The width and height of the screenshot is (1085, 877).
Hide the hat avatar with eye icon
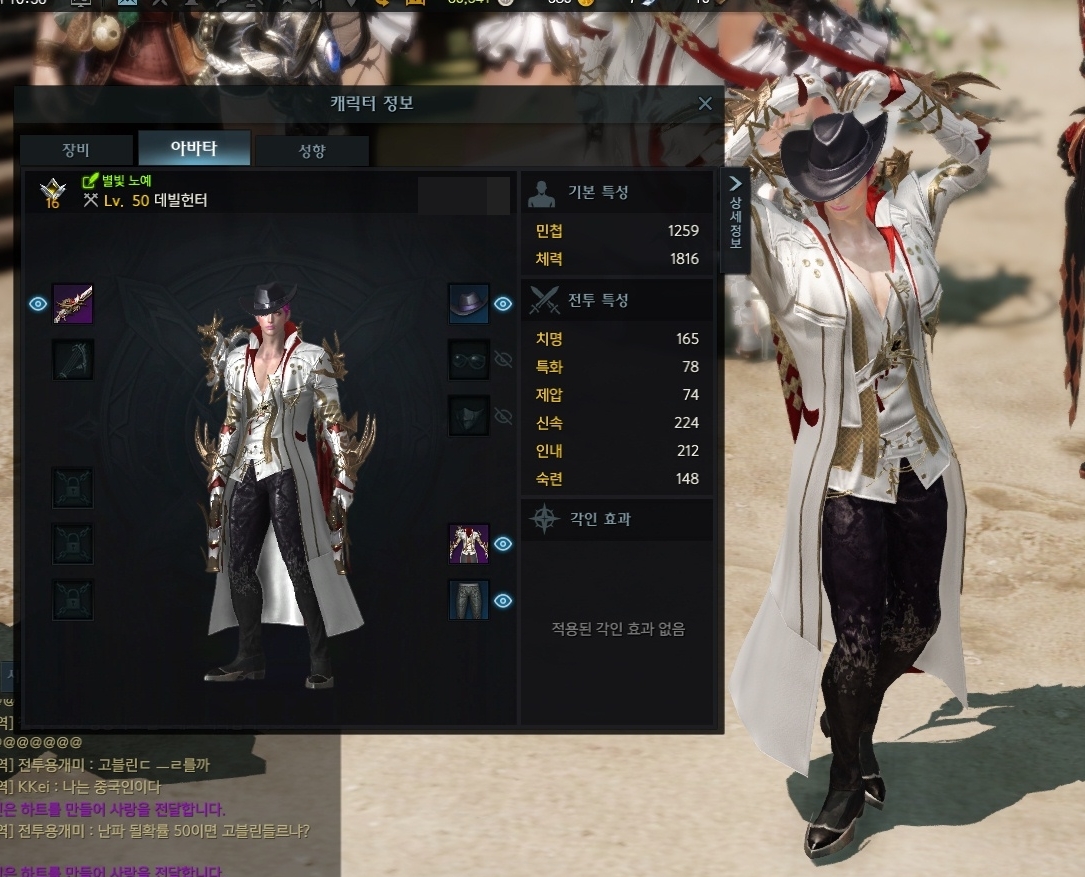coord(503,304)
